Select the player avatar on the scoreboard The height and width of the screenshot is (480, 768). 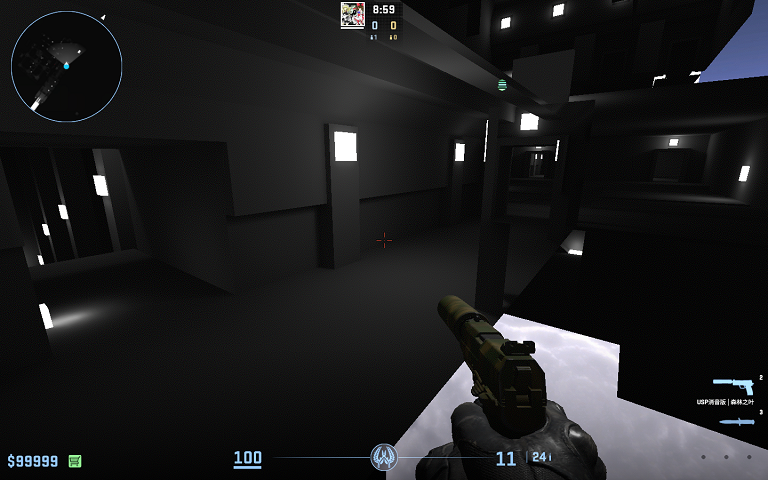coord(352,13)
